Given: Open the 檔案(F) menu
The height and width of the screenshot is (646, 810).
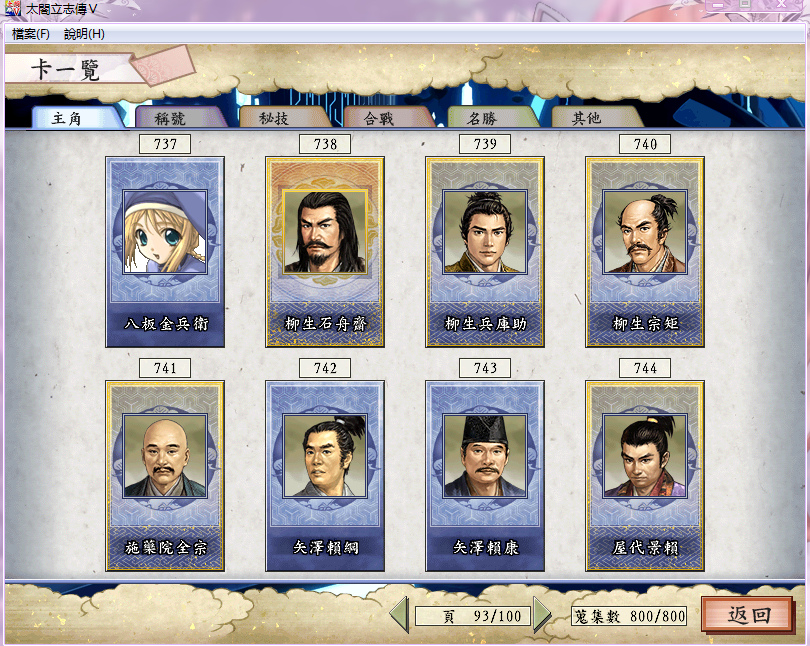Looking at the screenshot, I should tap(31, 34).
